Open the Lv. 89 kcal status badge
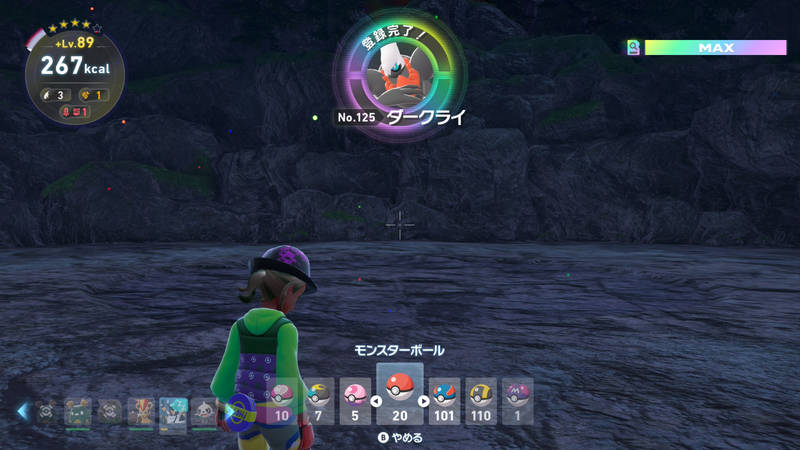The height and width of the screenshot is (450, 800). 74,72
